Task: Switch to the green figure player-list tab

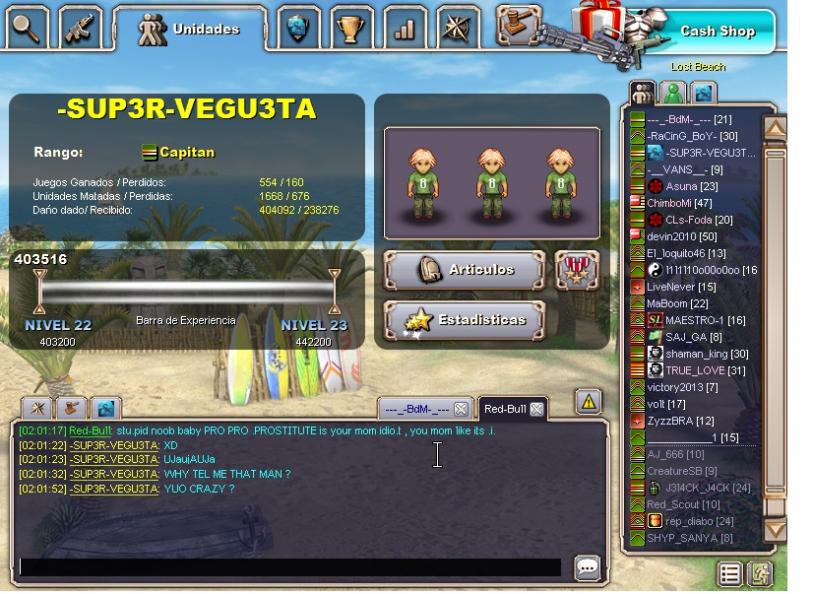Action: point(674,93)
